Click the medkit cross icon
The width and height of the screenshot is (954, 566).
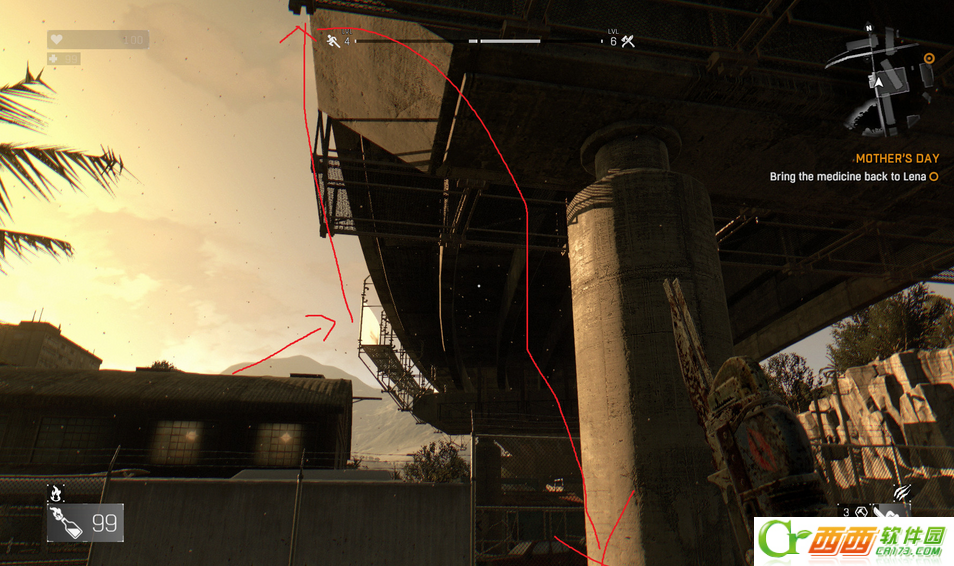(53, 59)
